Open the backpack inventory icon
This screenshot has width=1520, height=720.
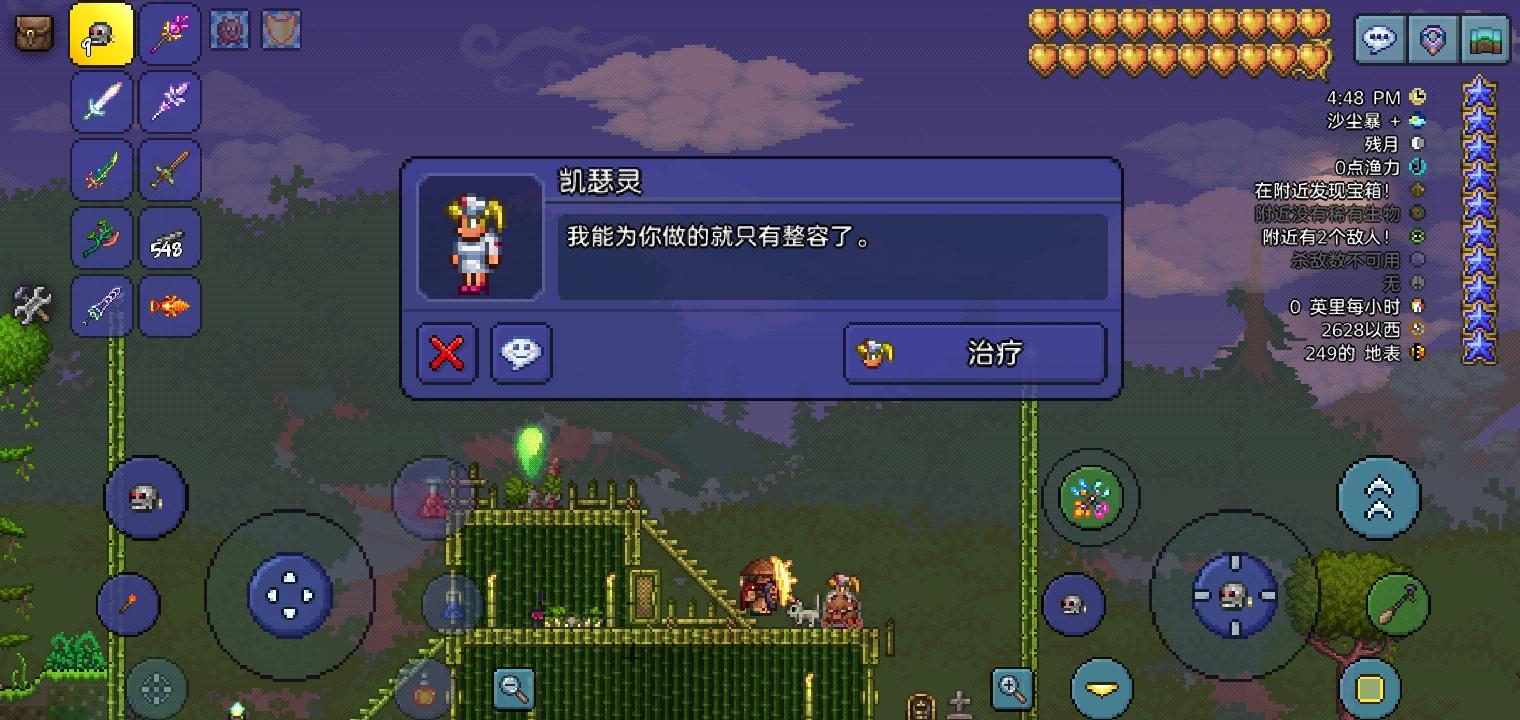[33, 33]
